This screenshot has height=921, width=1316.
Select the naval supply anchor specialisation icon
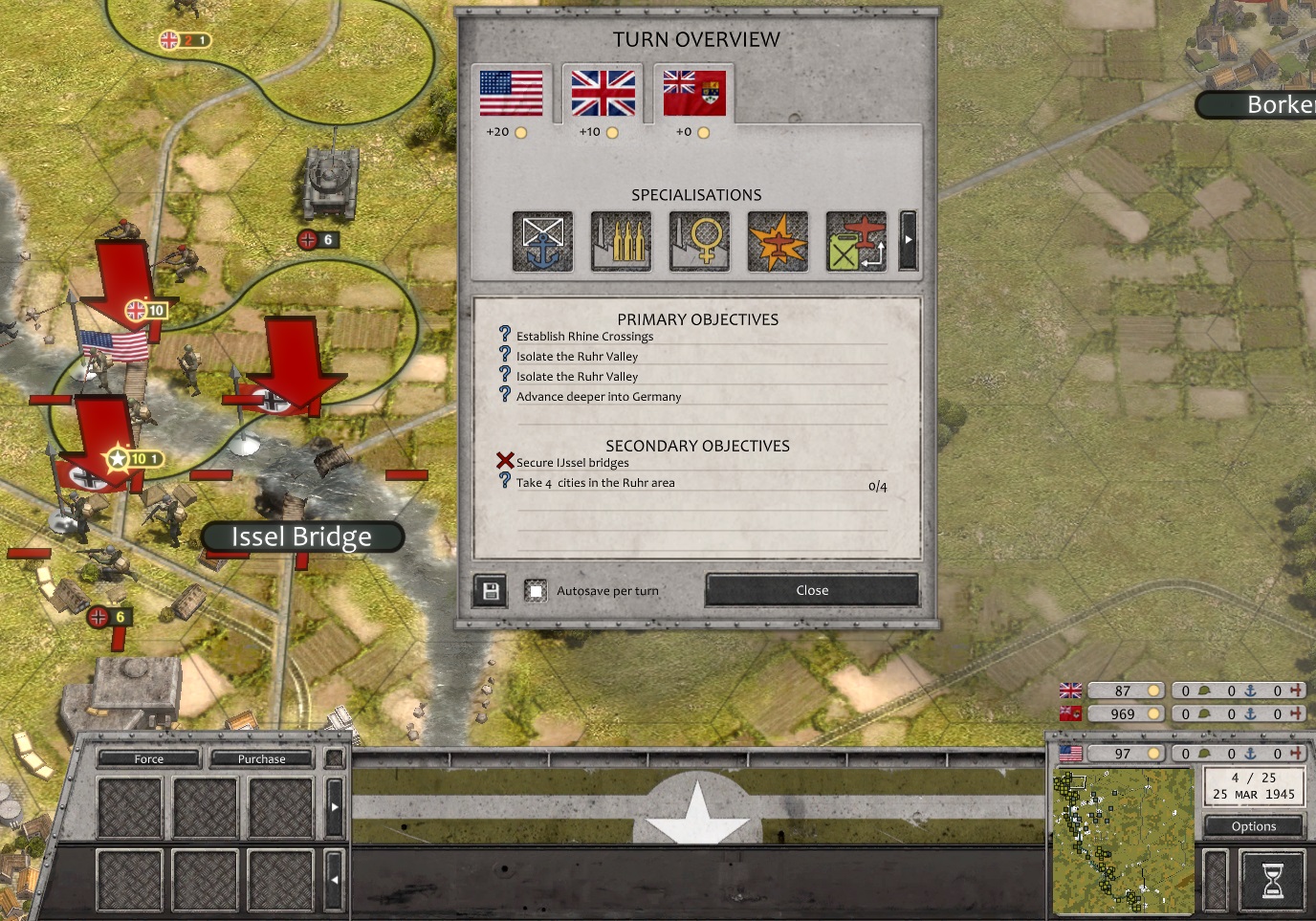pyautogui.click(x=542, y=241)
